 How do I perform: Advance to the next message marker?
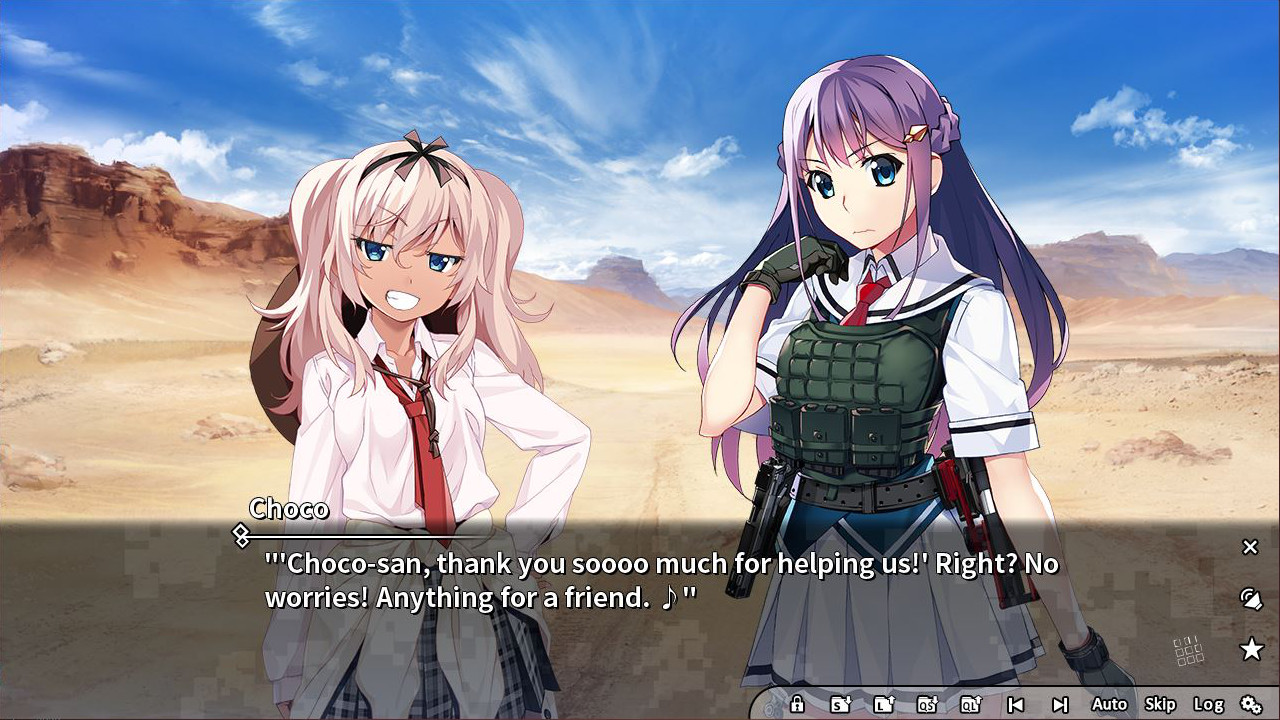1059,704
